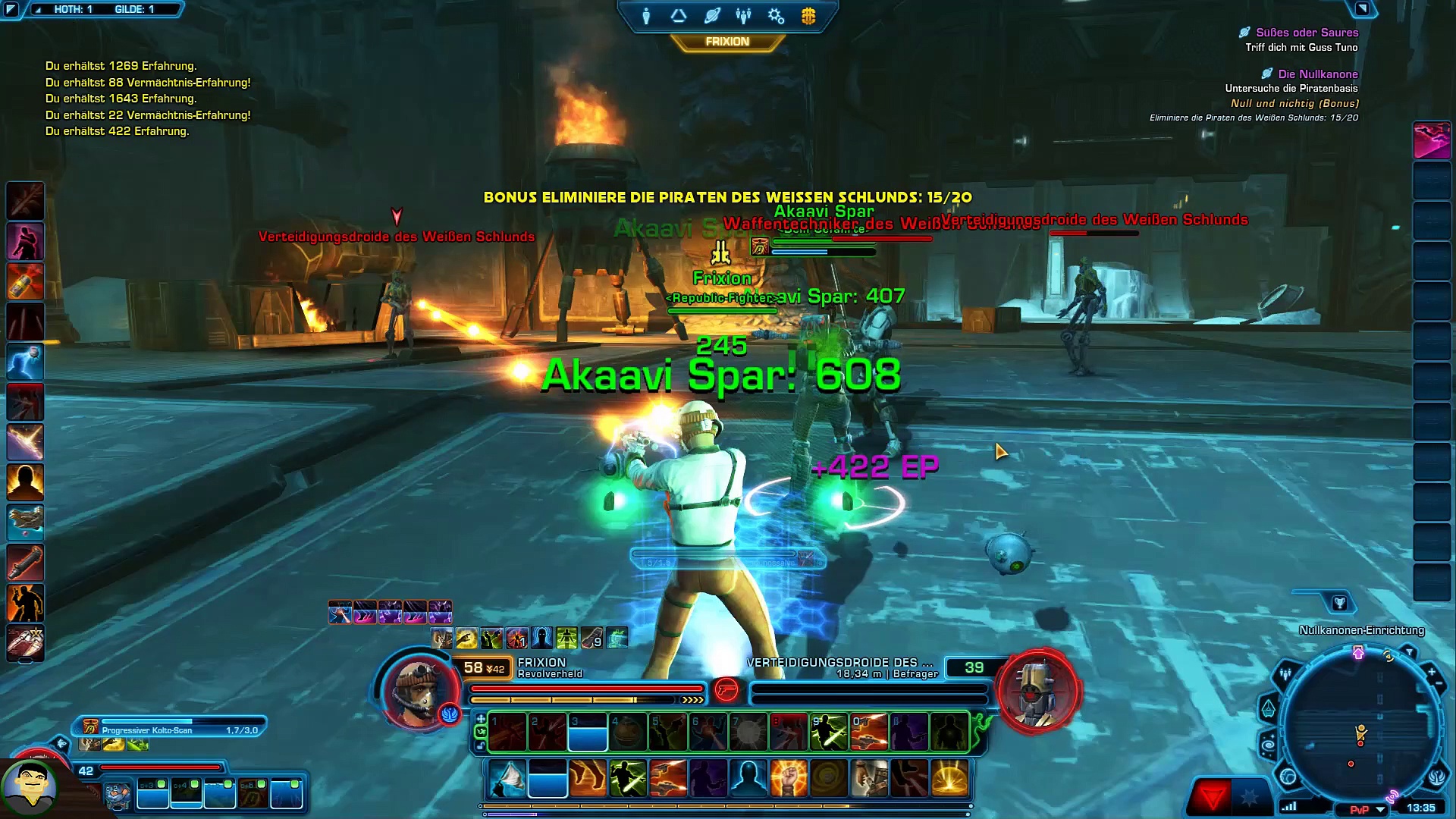The width and height of the screenshot is (1456, 819).
Task: Open the gear settings icon in top menu
Action: coord(776,16)
